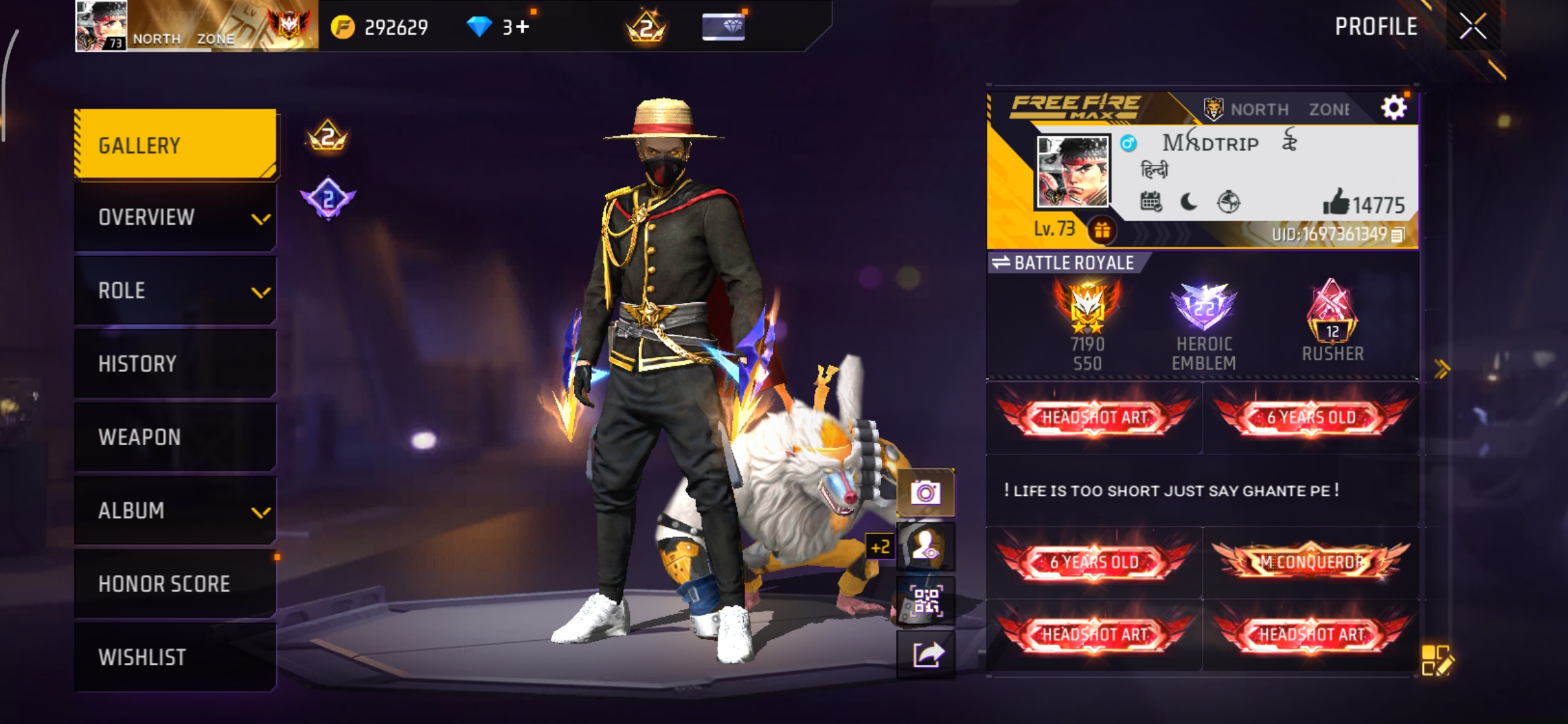The width and height of the screenshot is (1568, 724).
Task: Give a like with the thumbs-up icon
Action: 1335,202
